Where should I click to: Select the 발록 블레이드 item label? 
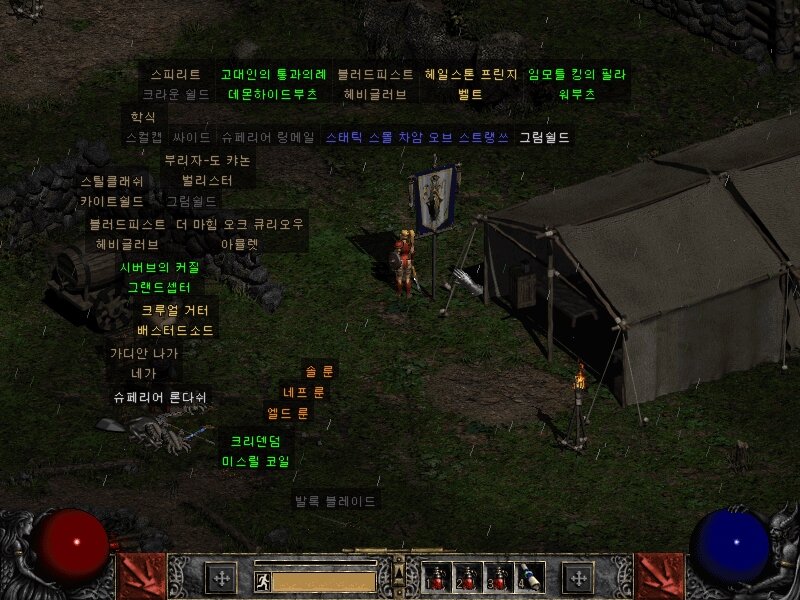pyautogui.click(x=335, y=500)
